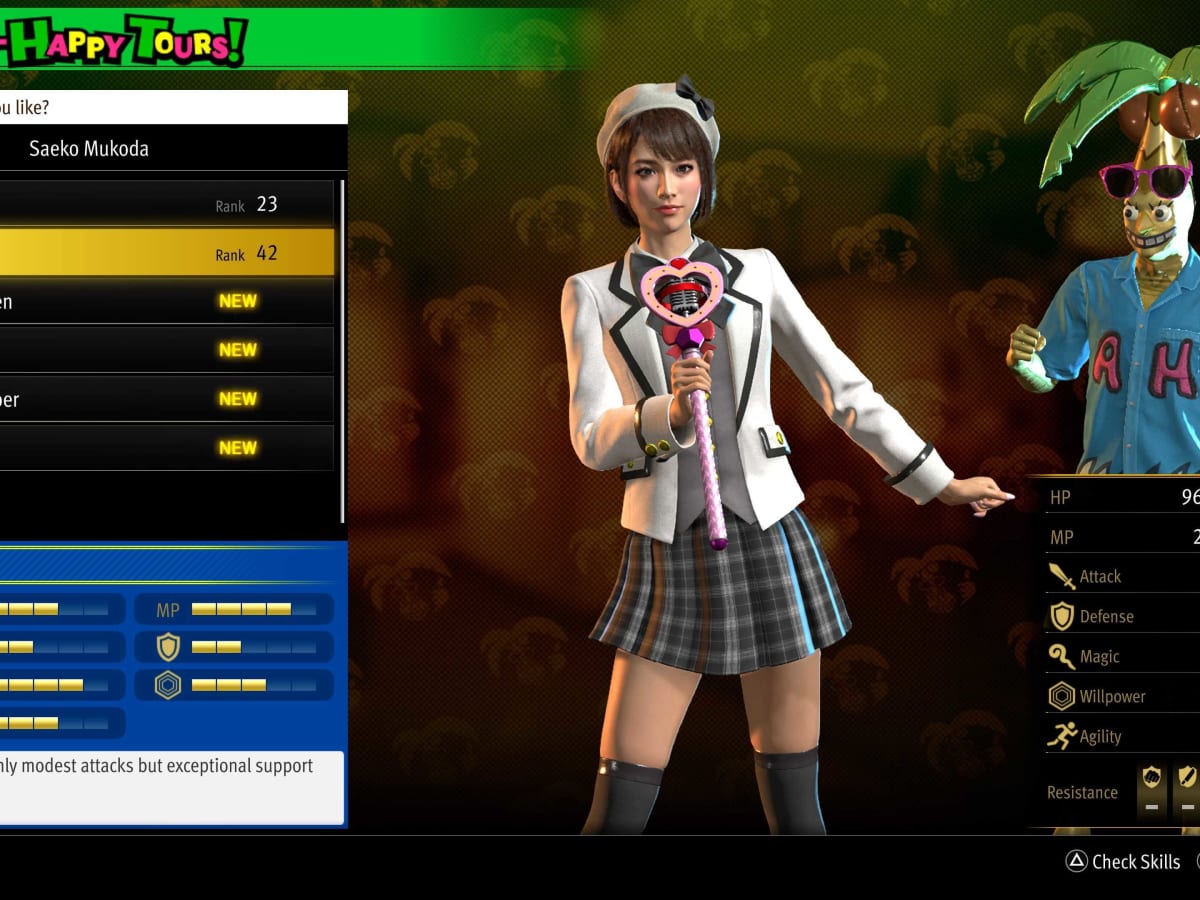Click the job list scrollbar

[343, 350]
